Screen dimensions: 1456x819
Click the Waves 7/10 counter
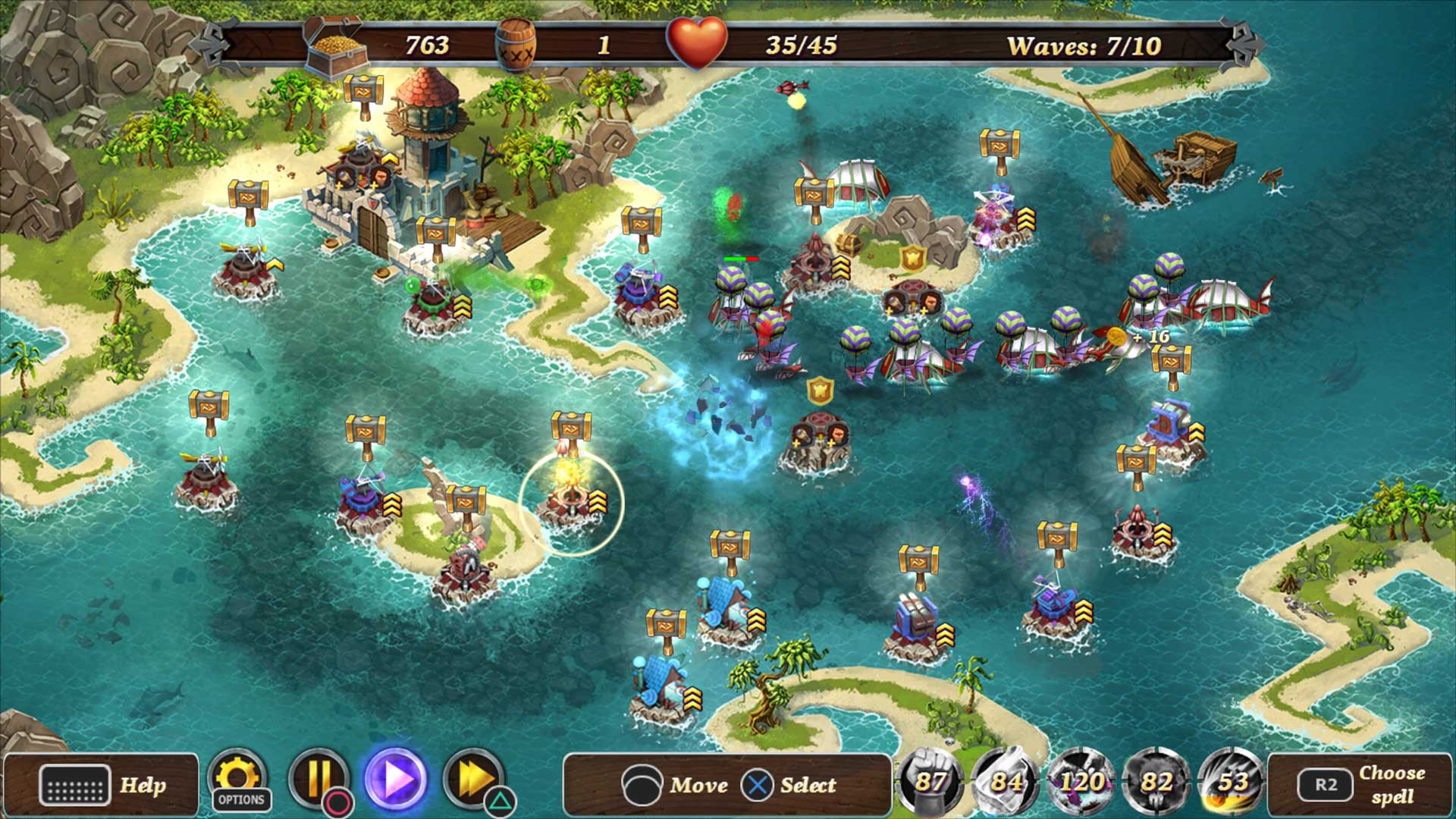pyautogui.click(x=1083, y=45)
